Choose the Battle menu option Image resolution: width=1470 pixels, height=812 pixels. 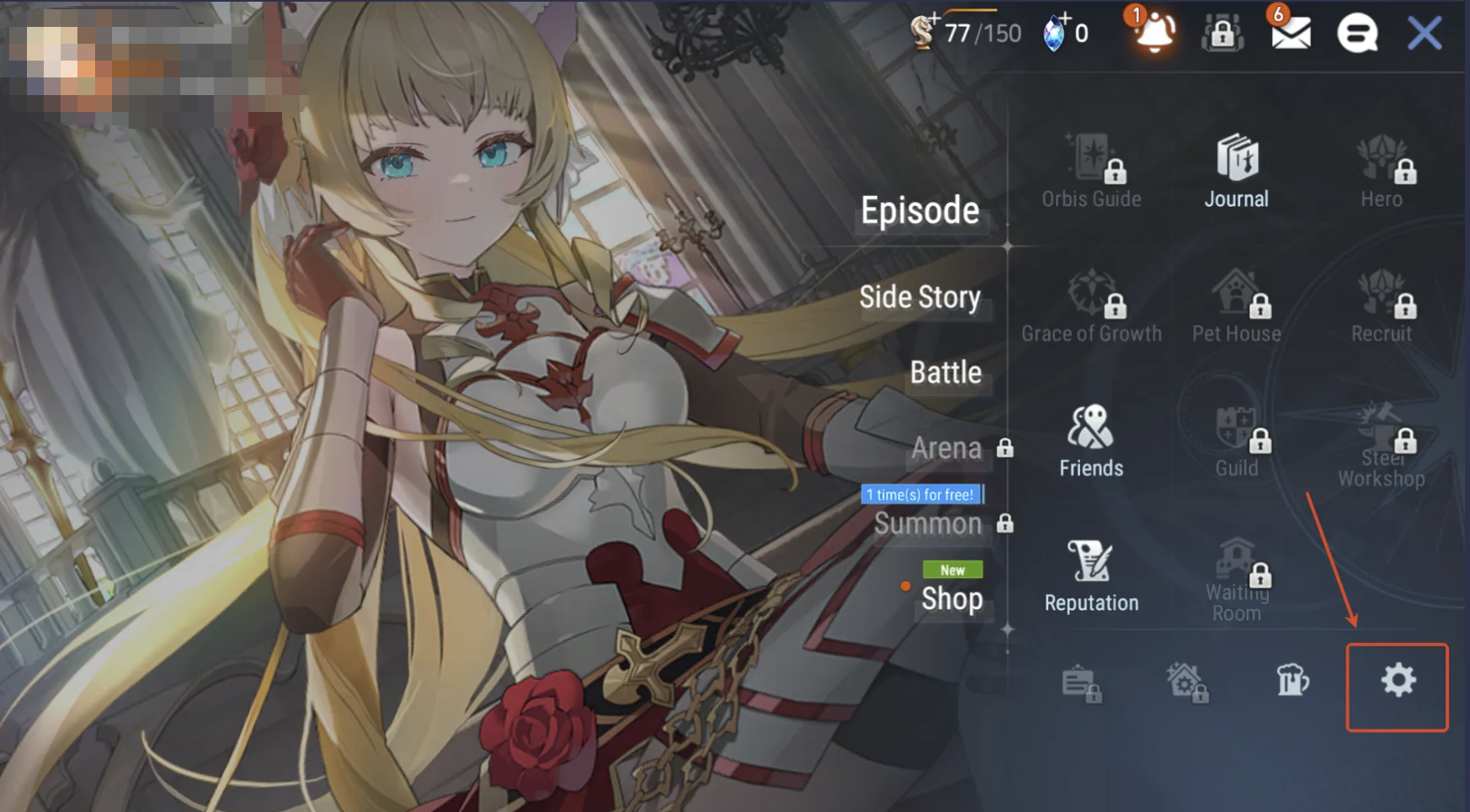(x=945, y=372)
